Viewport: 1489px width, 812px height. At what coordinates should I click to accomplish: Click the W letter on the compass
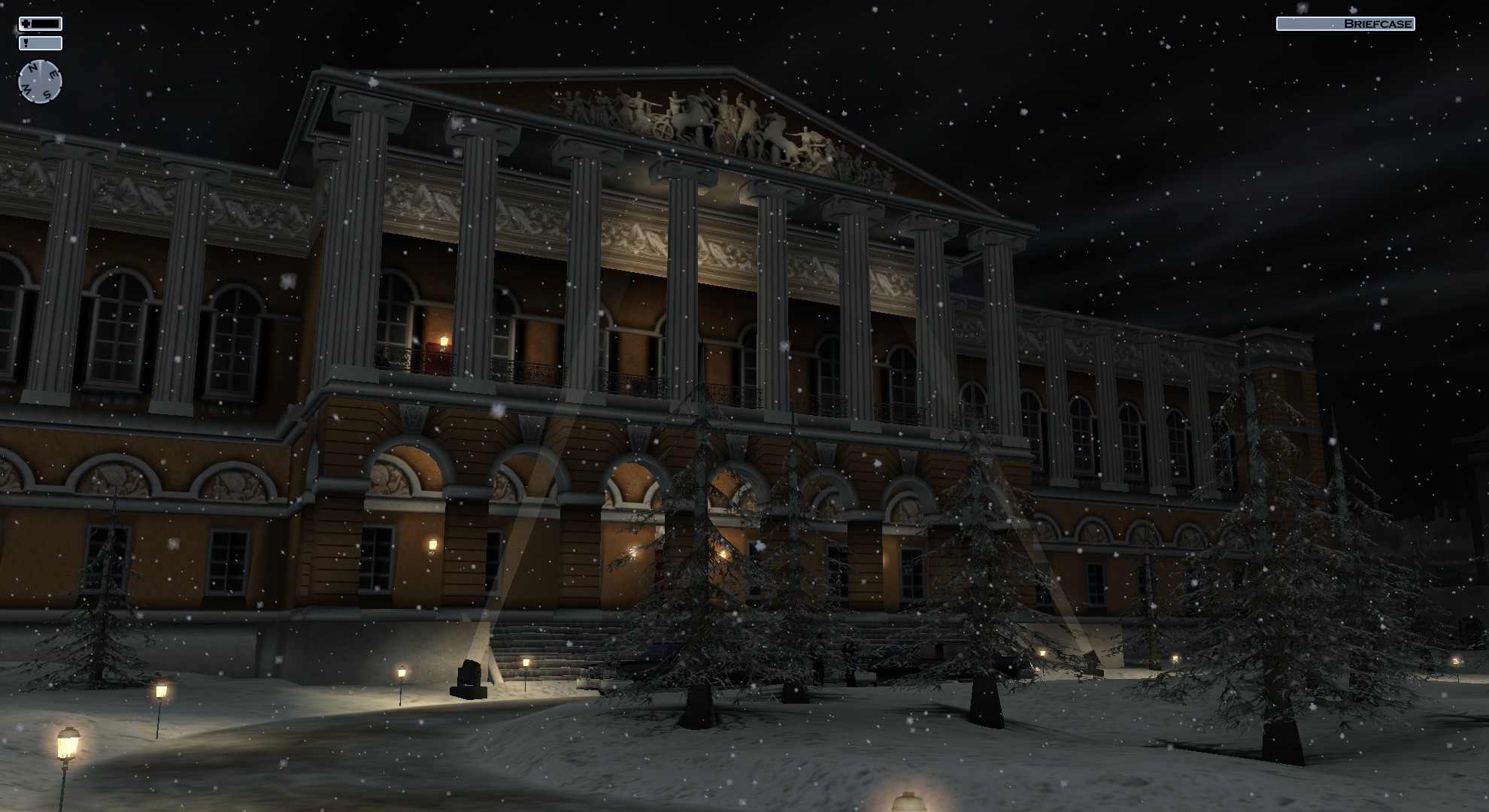click(x=27, y=88)
